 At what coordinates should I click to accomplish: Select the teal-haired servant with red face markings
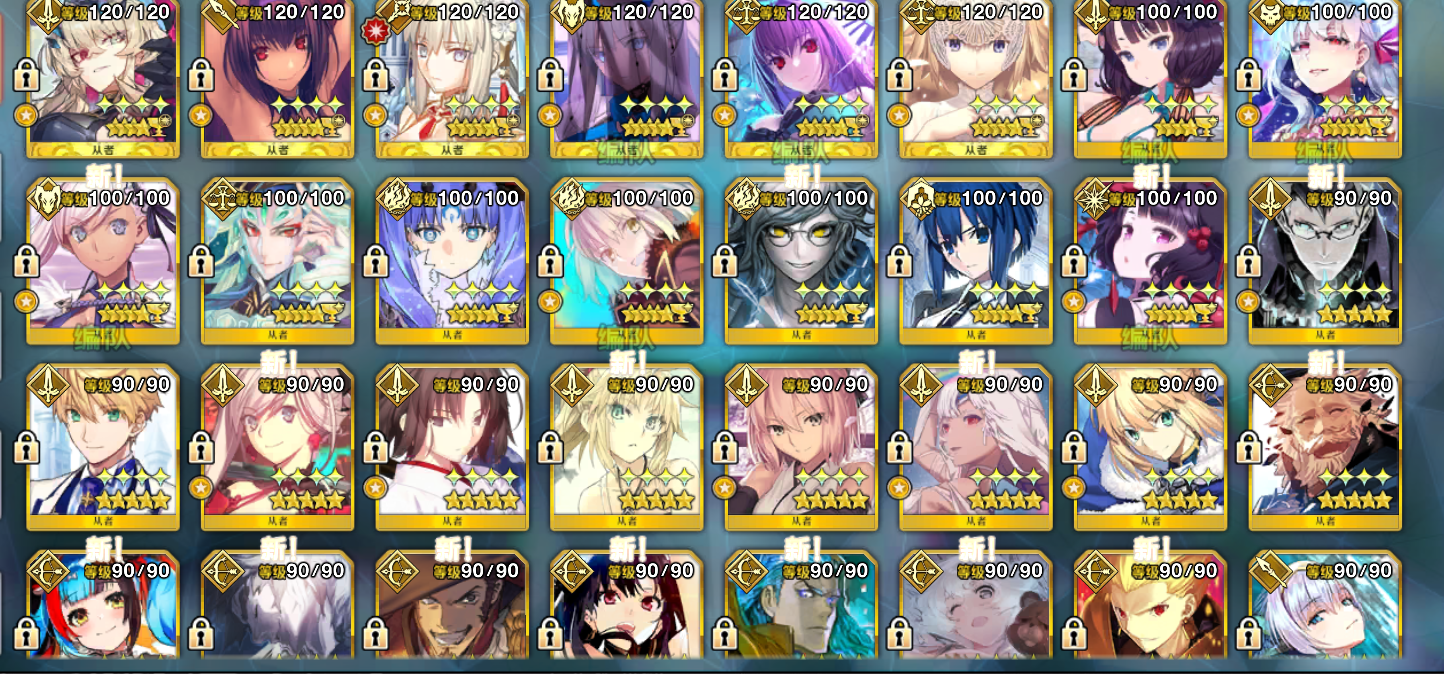tap(278, 261)
